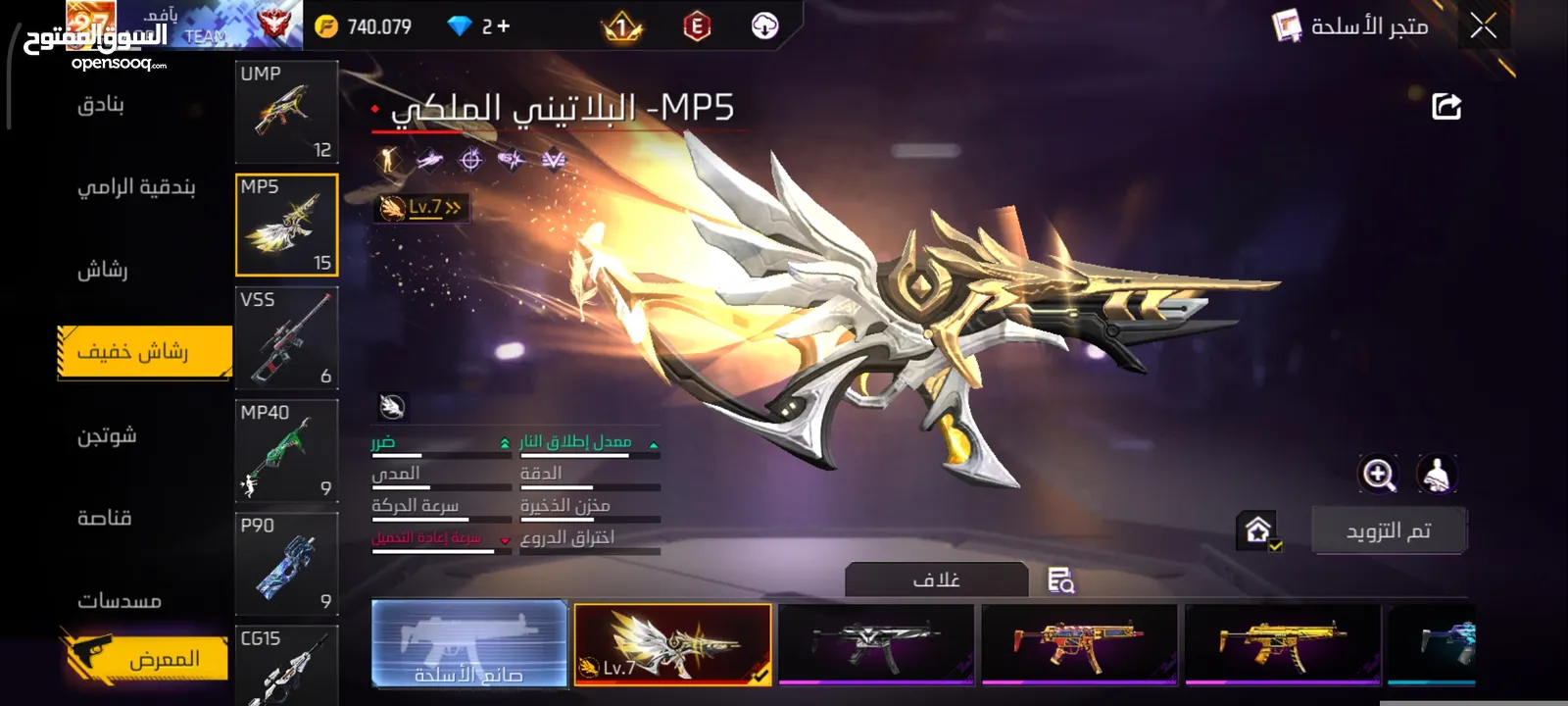
Task: Open the صانع الأسلحة weapon maker tile
Action: click(469, 643)
